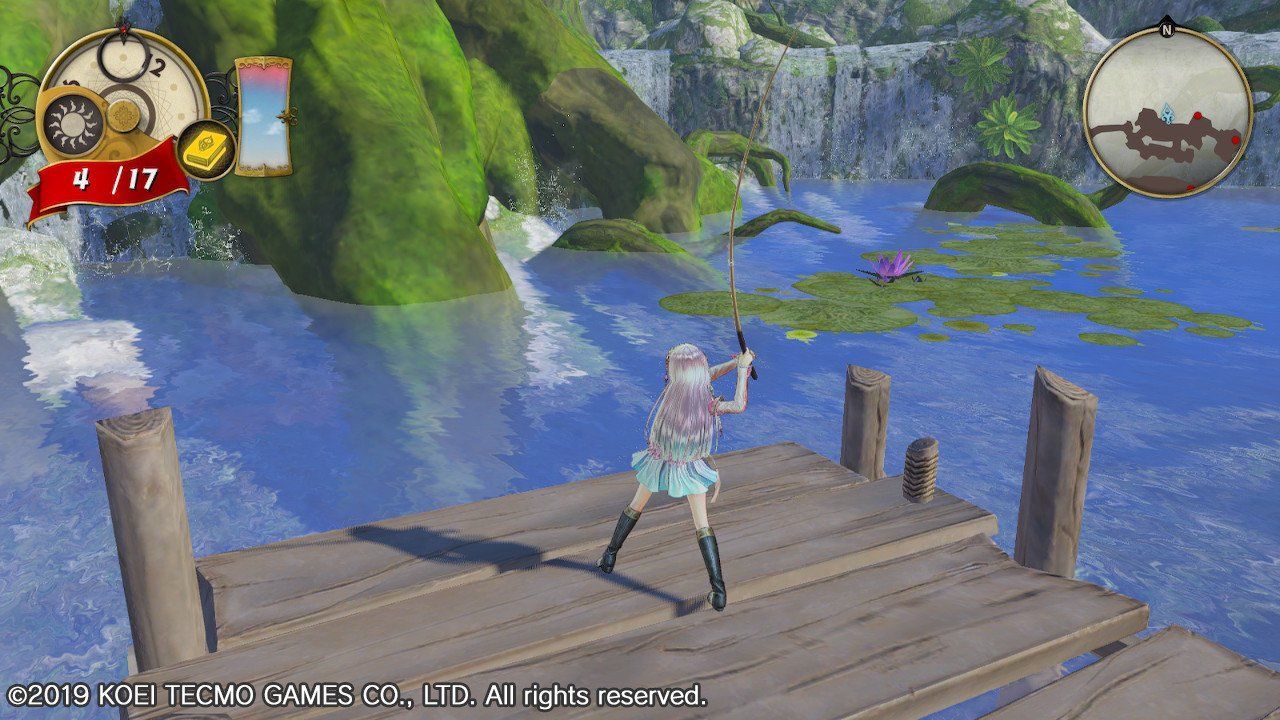The height and width of the screenshot is (720, 1280).
Task: Click the golden book icon
Action: coord(207,150)
